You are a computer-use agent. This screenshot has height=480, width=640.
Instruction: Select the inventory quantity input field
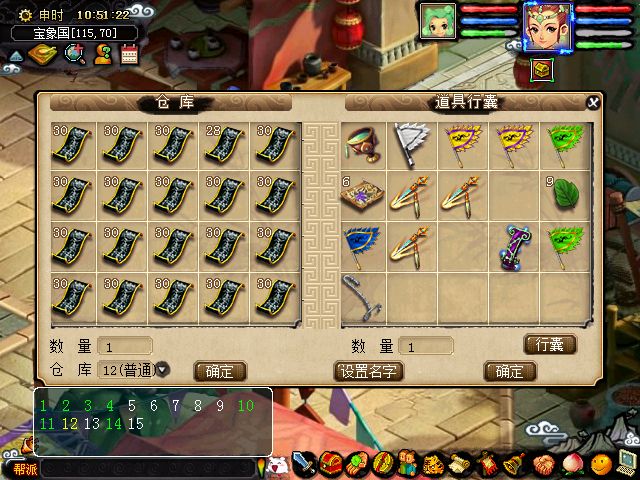point(439,346)
